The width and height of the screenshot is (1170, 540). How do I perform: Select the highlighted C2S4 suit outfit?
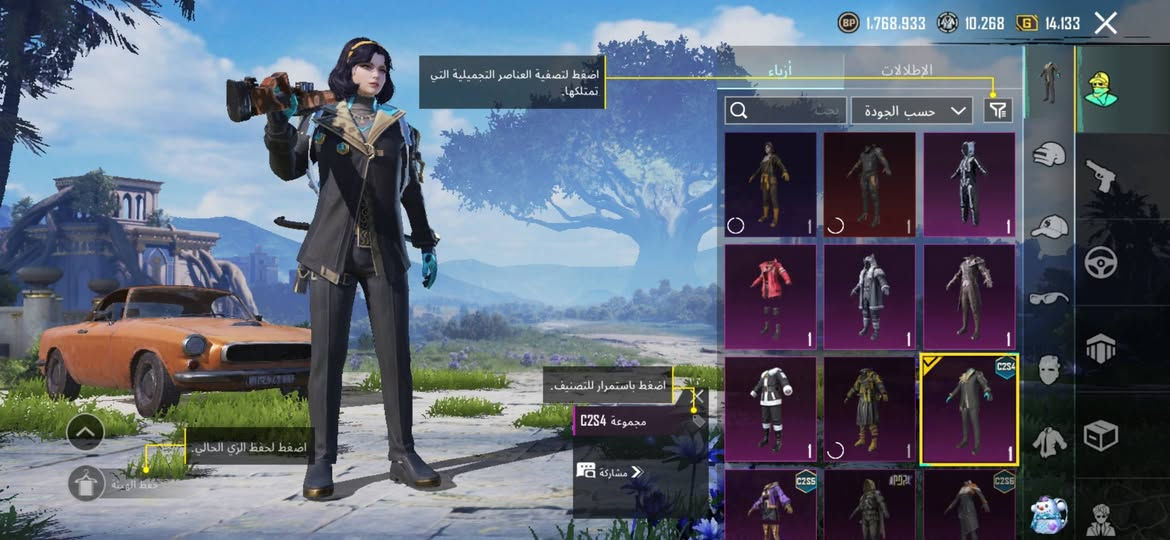(968, 408)
